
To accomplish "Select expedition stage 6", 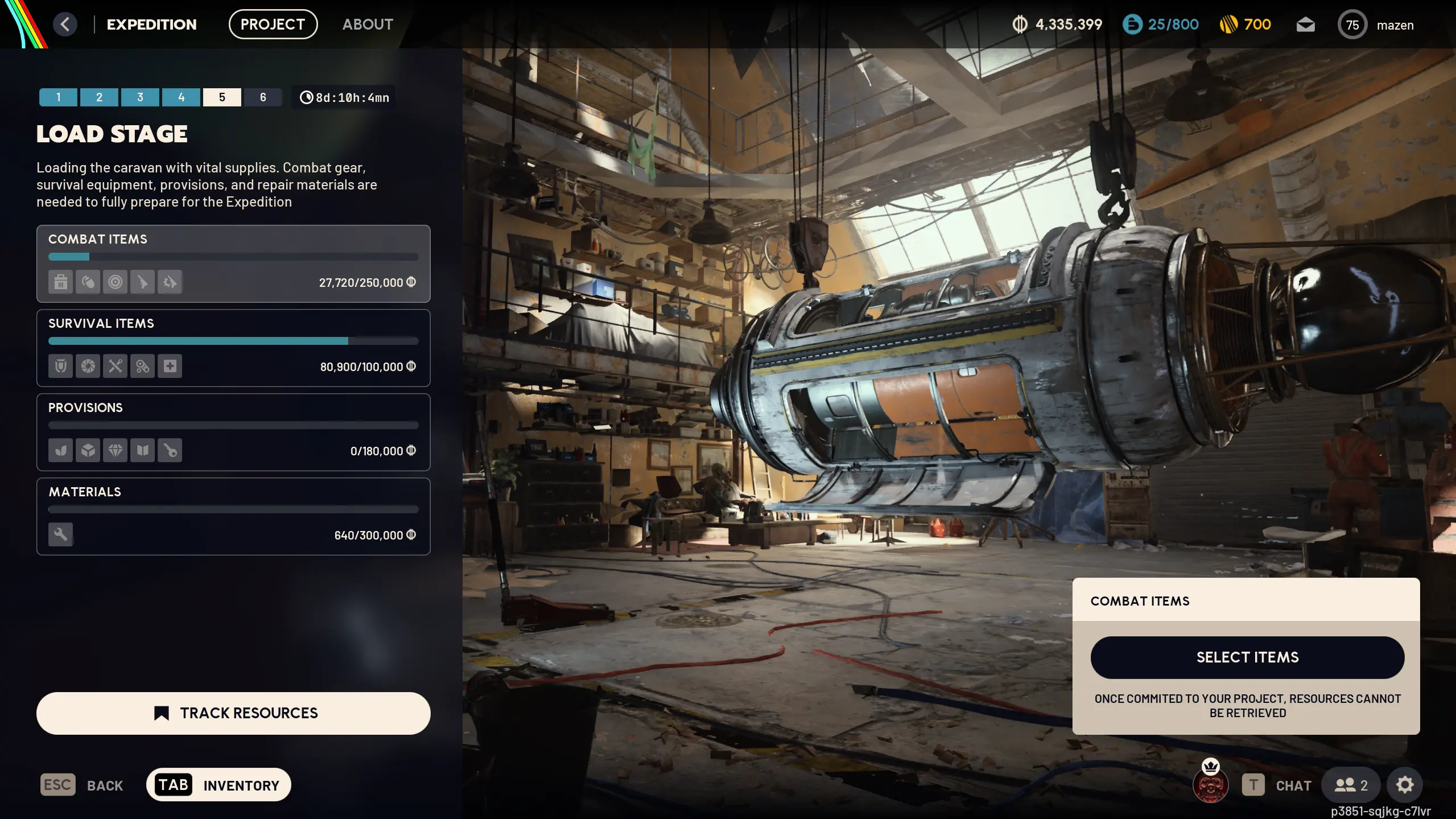I will pyautogui.click(x=263, y=97).
